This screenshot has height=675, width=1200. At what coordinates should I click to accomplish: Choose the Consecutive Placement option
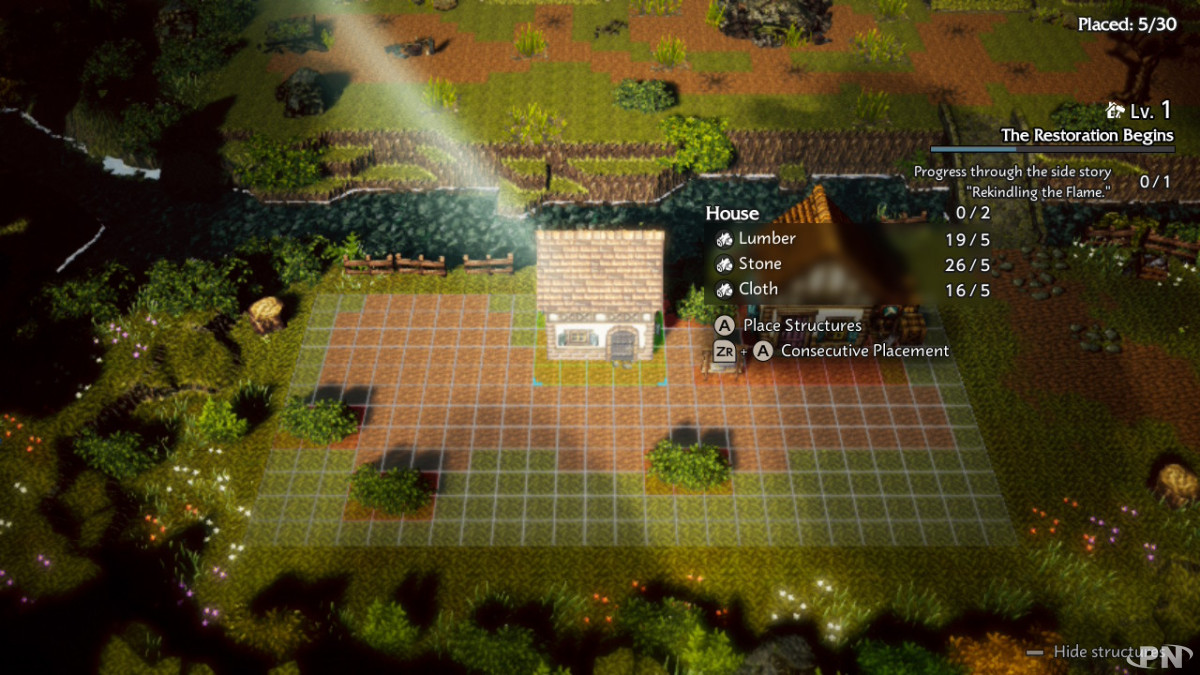coord(864,351)
